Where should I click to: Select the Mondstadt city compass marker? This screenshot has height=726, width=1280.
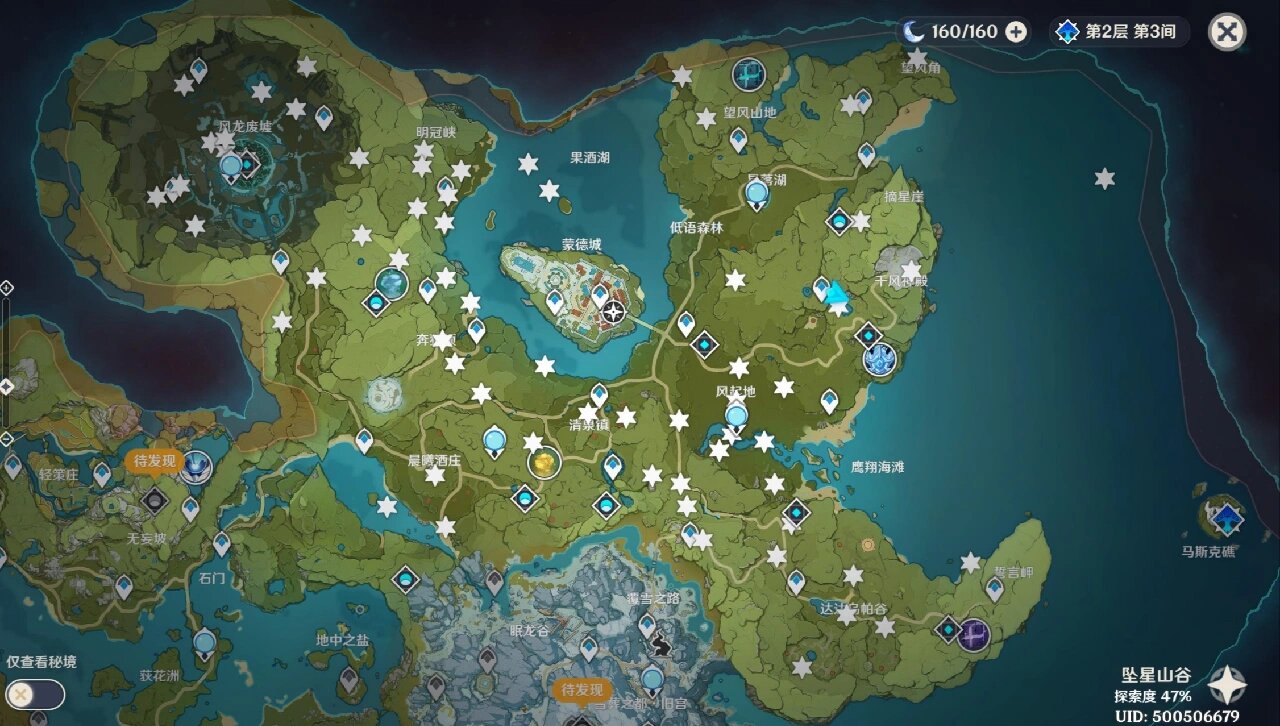613,313
